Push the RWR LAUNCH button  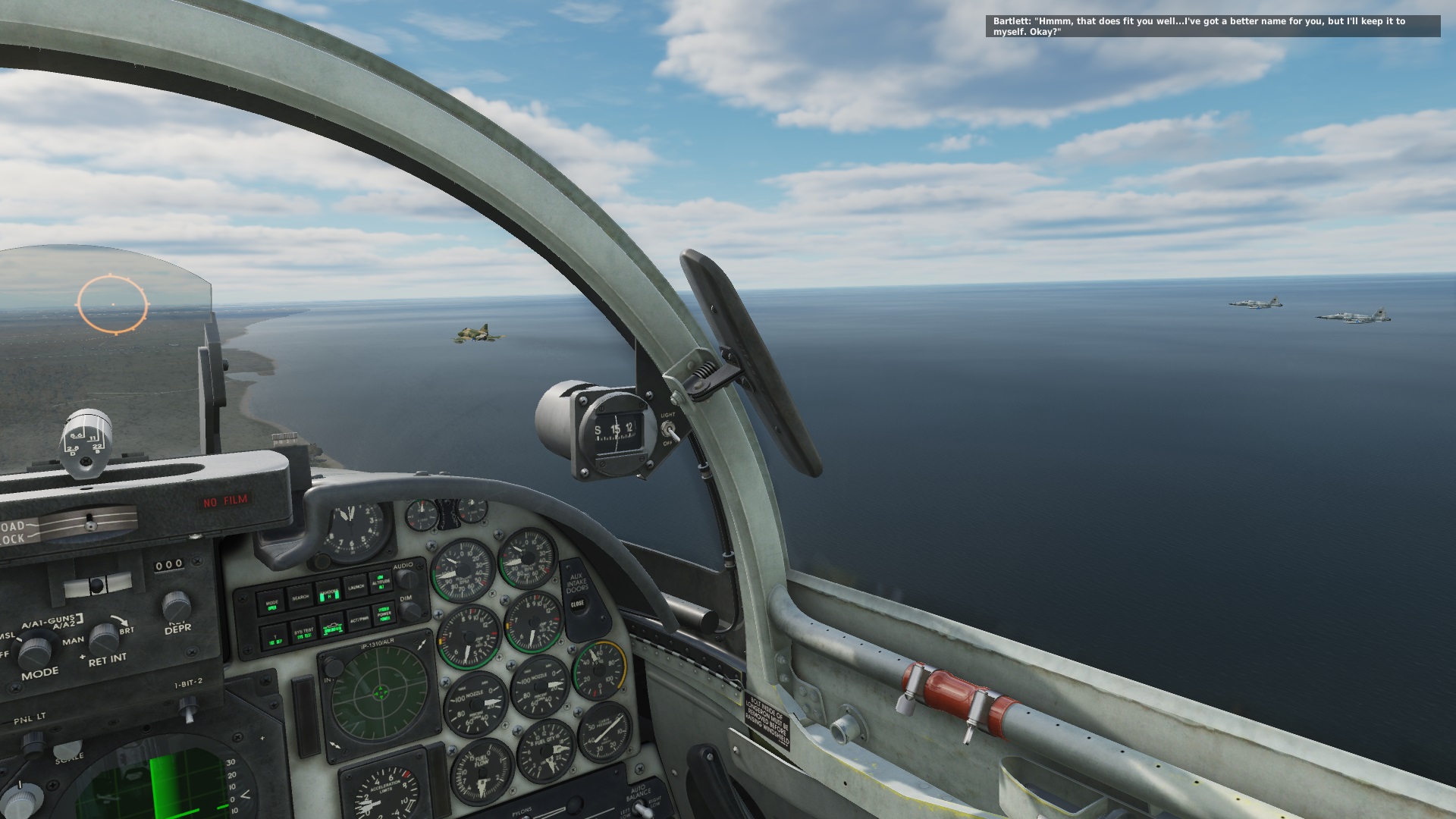tap(356, 586)
